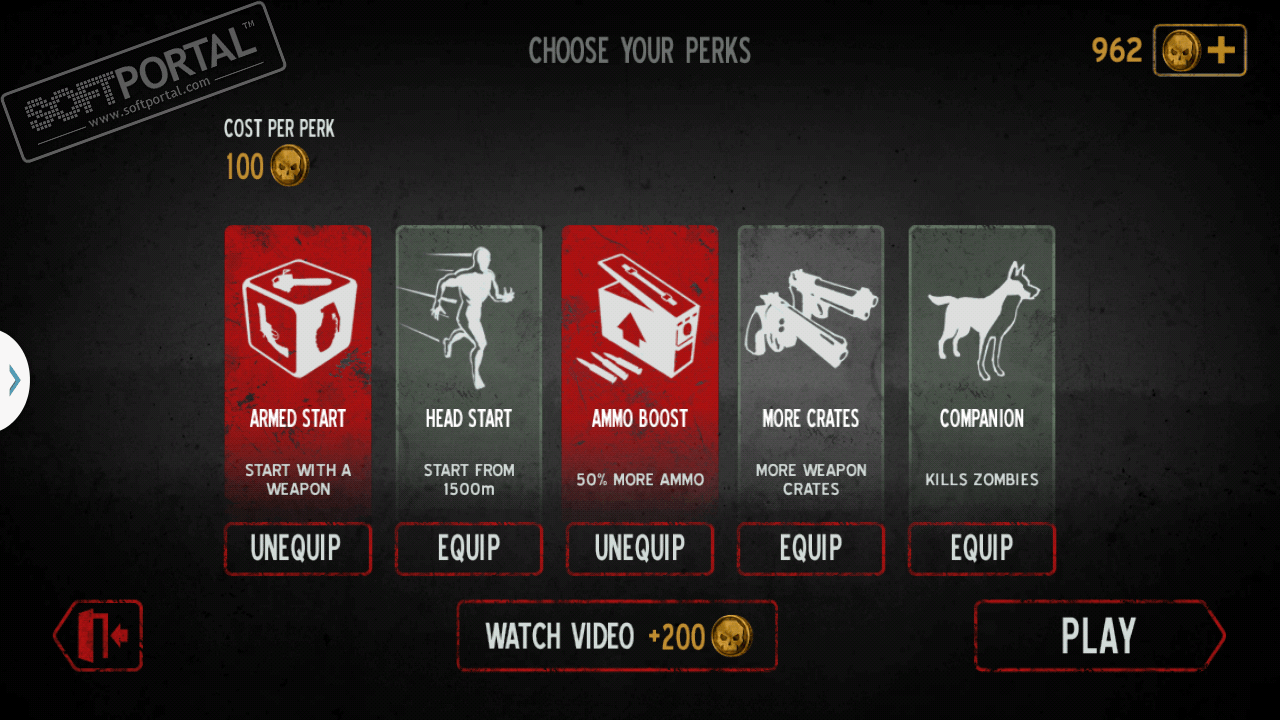Unequip the Ammo Boost perk

coord(640,548)
